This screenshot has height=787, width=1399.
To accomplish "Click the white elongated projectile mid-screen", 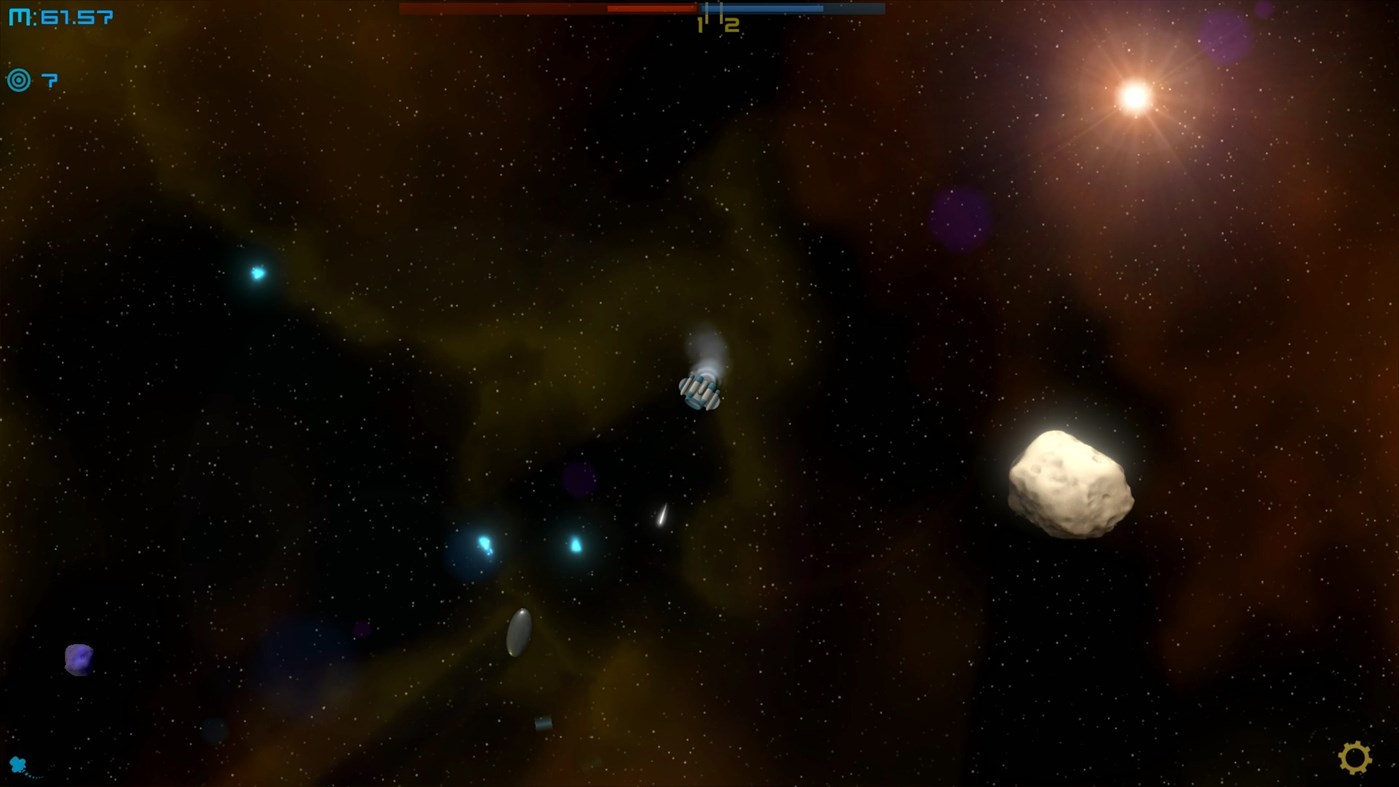I will tap(661, 517).
